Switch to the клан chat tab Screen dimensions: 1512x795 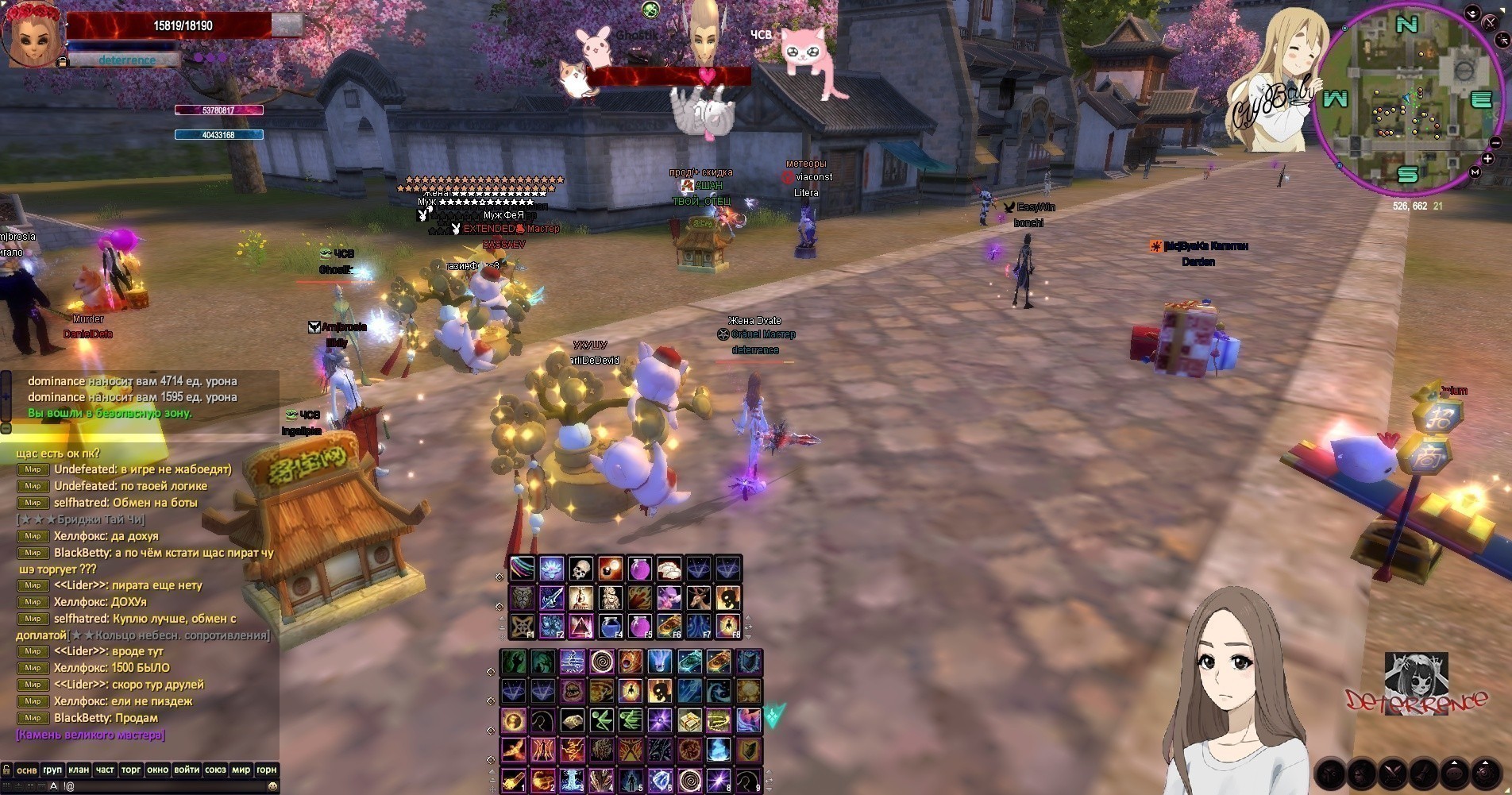pyautogui.click(x=79, y=770)
